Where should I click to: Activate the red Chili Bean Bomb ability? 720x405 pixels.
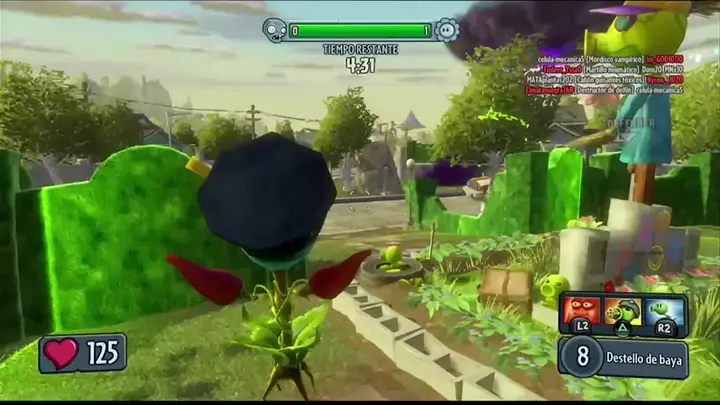[x=581, y=309]
